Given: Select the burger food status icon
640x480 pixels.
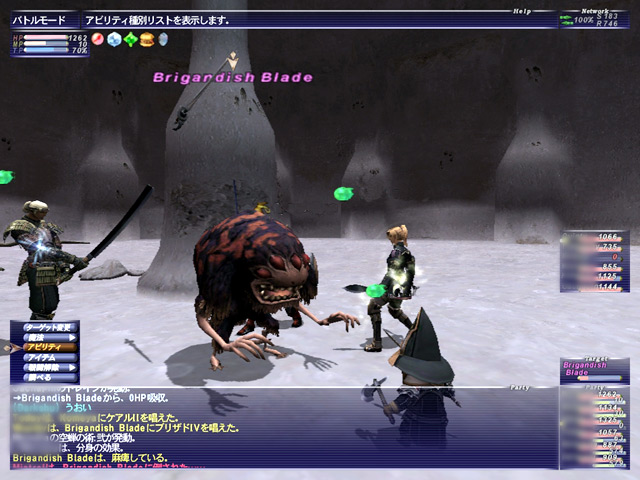Looking at the screenshot, I should click(x=146, y=40).
